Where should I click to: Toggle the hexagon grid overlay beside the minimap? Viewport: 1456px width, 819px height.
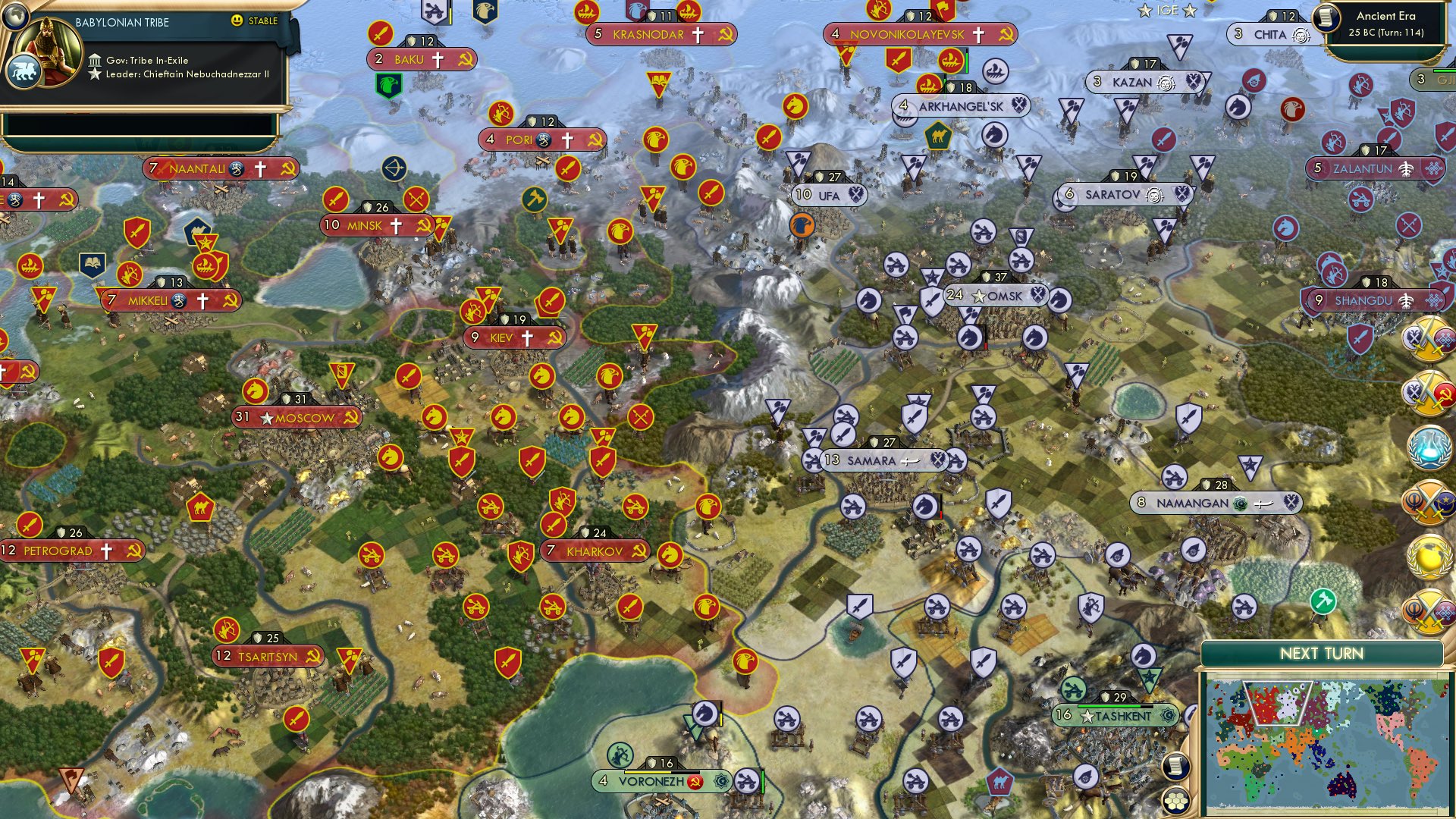coord(1175,799)
